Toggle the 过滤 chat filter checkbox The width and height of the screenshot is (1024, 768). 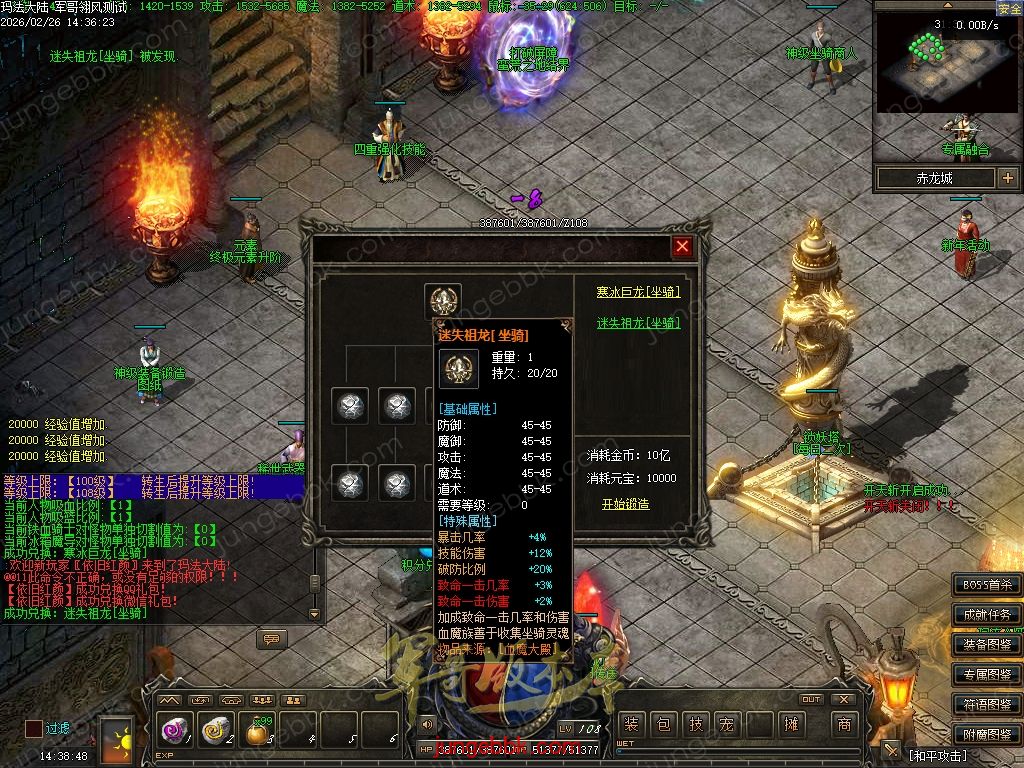click(x=34, y=729)
